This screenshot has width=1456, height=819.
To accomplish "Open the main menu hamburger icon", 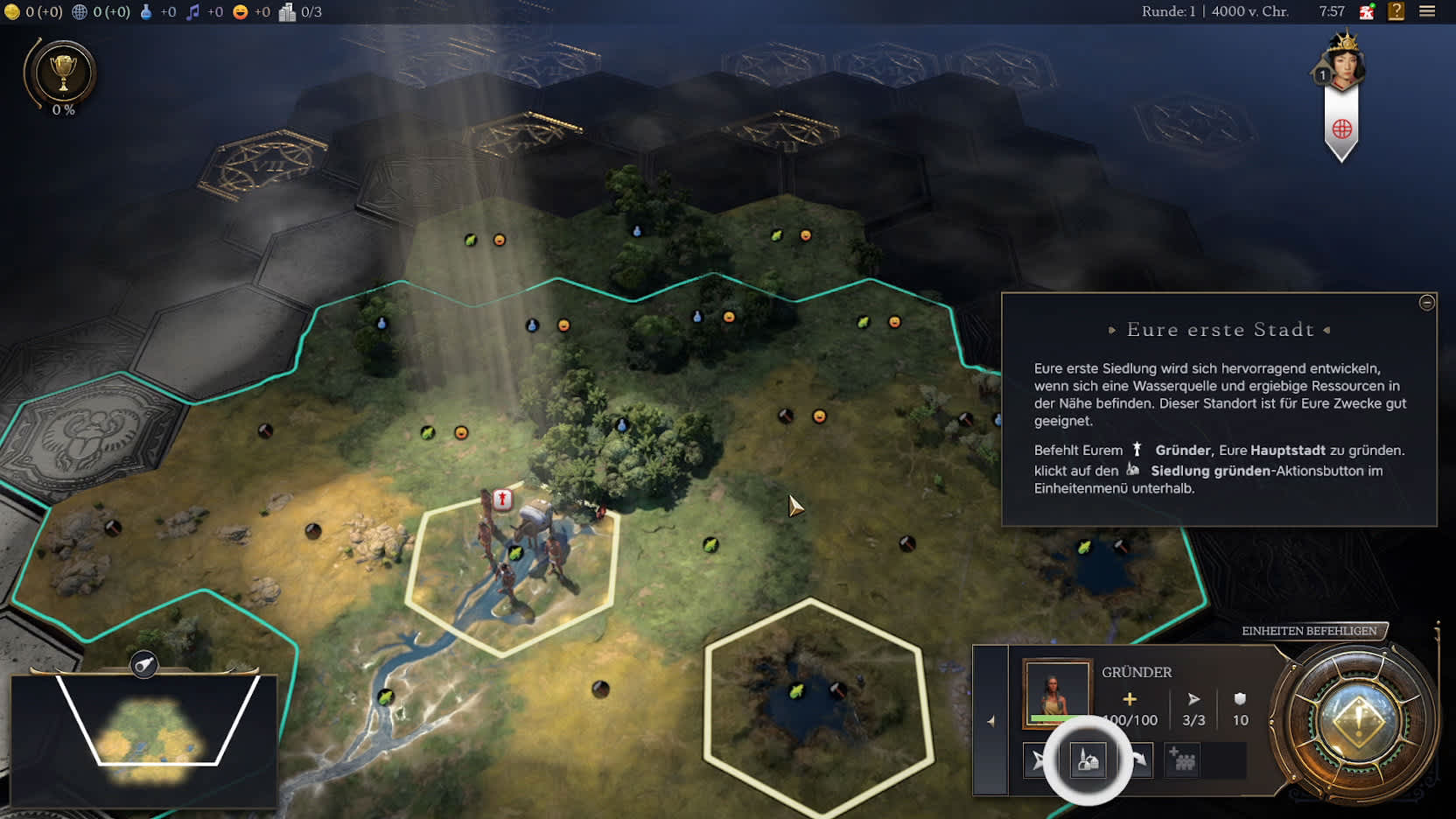I will click(x=1427, y=11).
